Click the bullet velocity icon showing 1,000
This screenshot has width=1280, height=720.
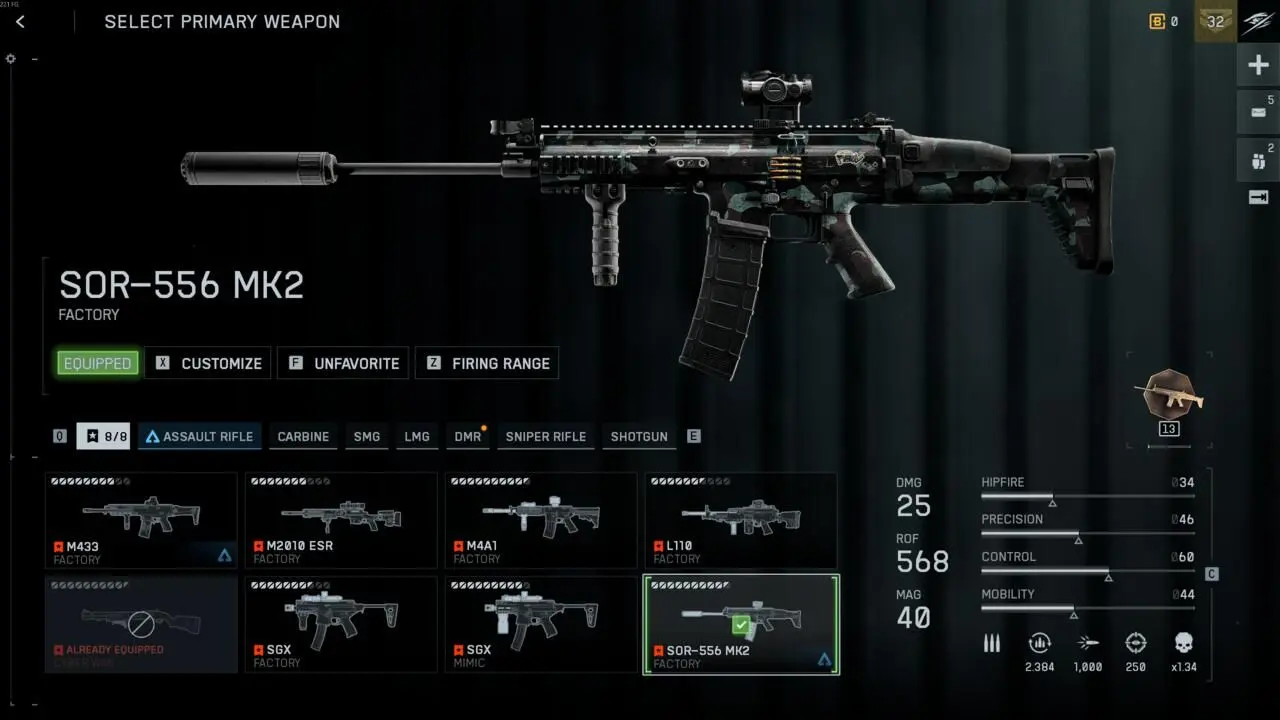pyautogui.click(x=1088, y=643)
